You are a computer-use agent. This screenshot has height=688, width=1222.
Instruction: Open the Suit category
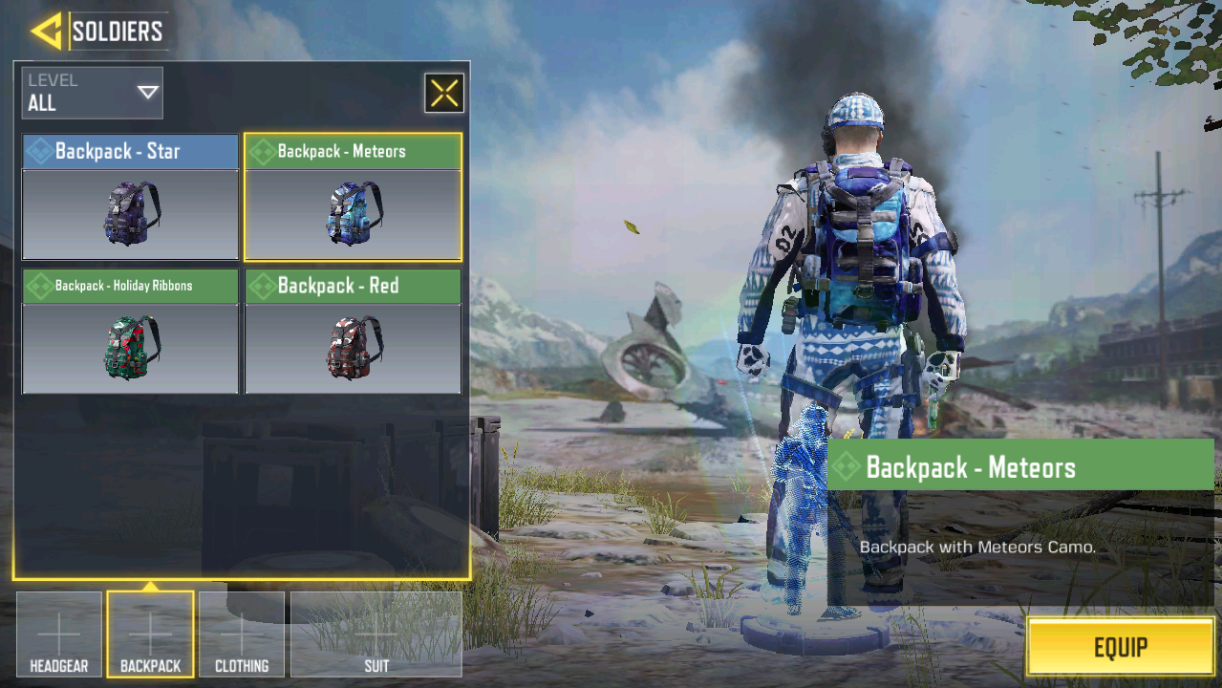[x=376, y=634]
